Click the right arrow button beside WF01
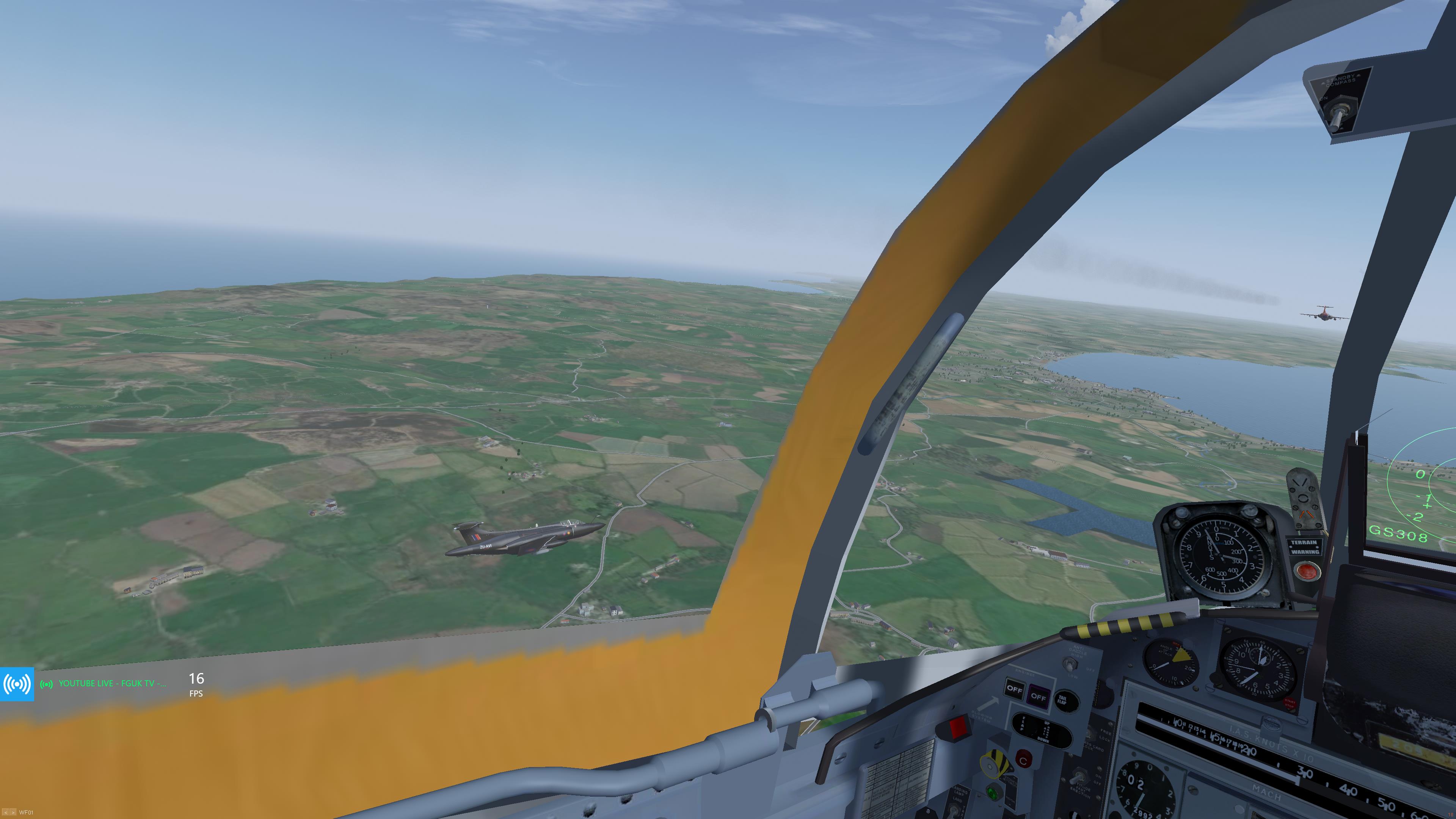 (x=13, y=813)
